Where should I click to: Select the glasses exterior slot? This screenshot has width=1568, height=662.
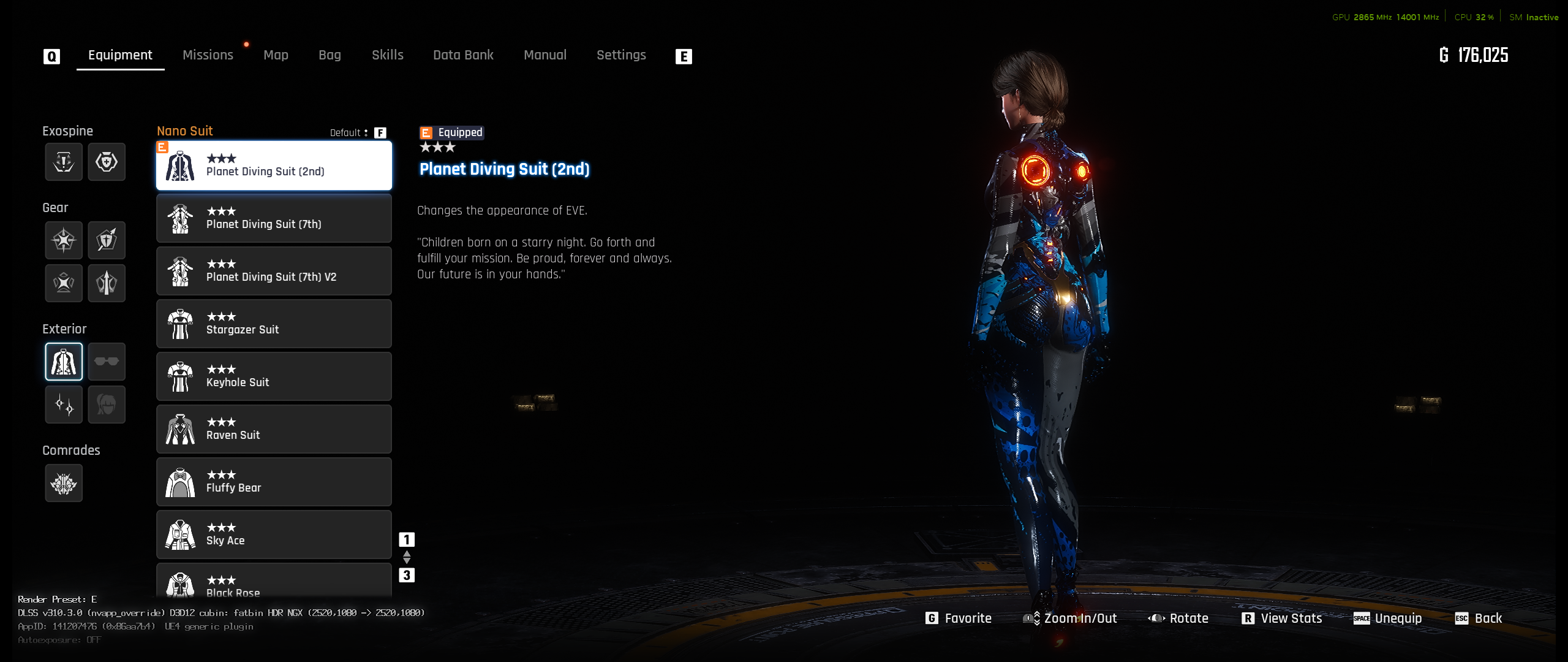click(107, 362)
